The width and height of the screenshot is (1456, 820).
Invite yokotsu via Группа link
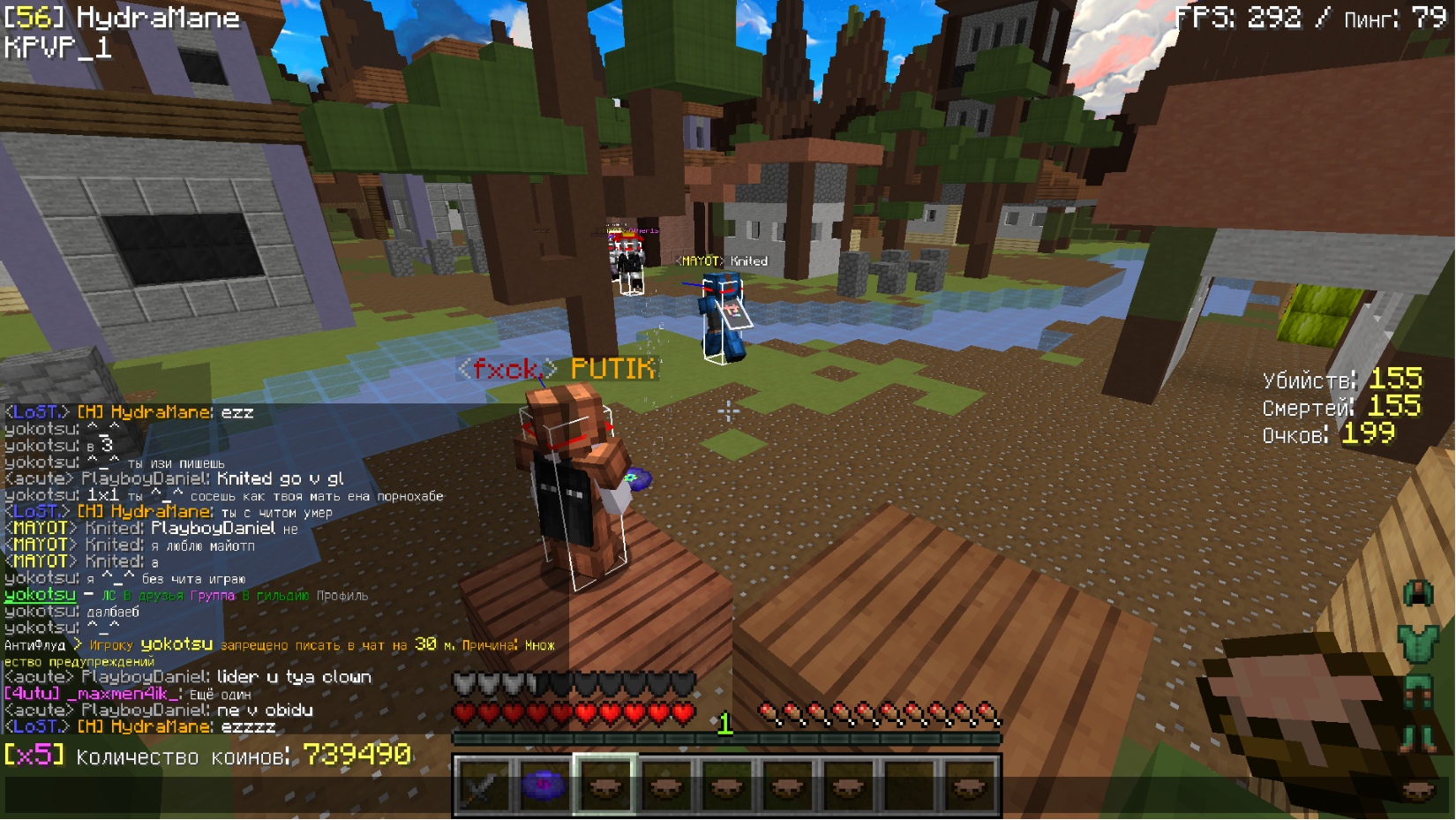pyautogui.click(x=213, y=596)
